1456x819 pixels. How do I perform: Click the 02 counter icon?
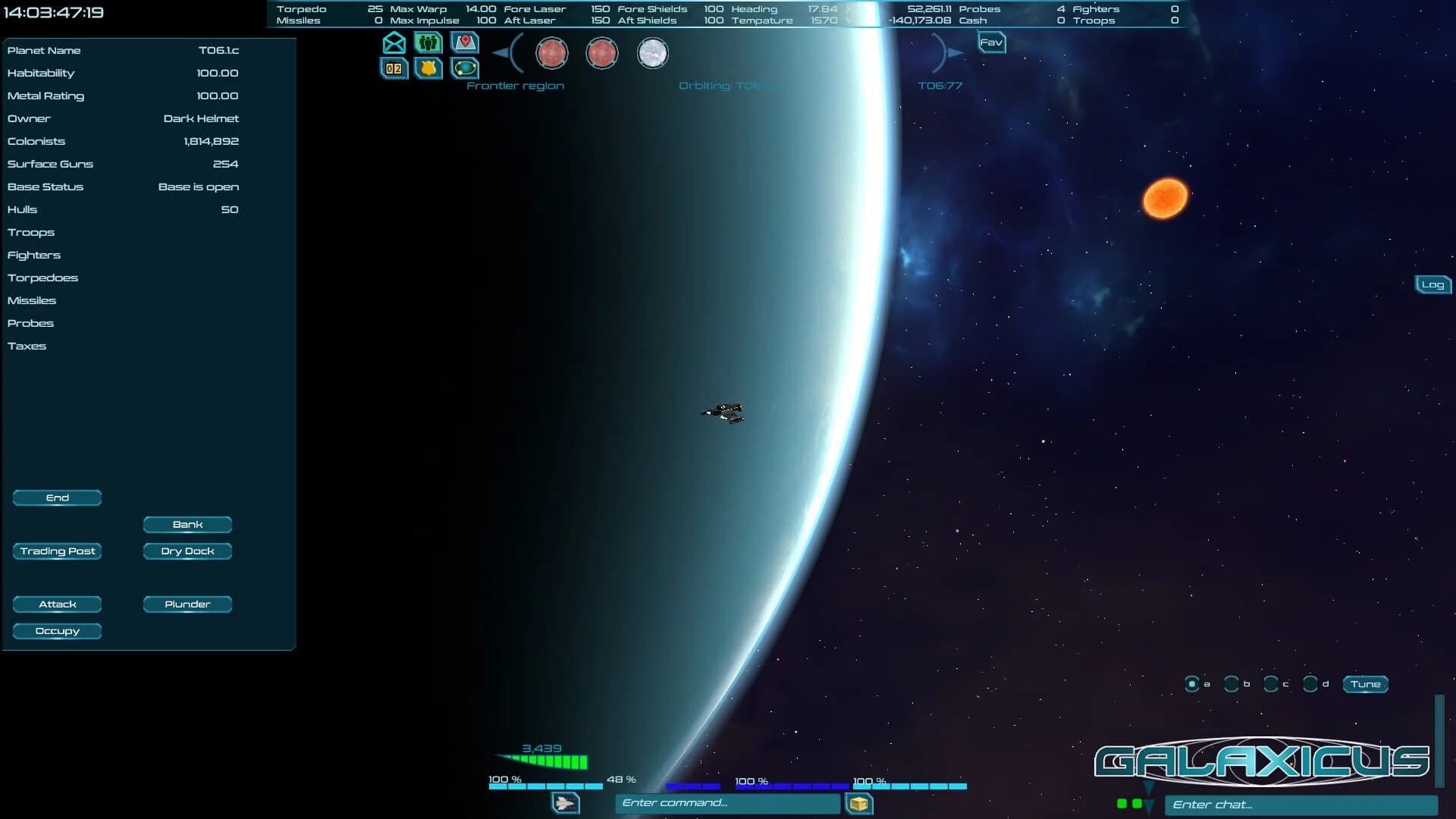point(394,69)
